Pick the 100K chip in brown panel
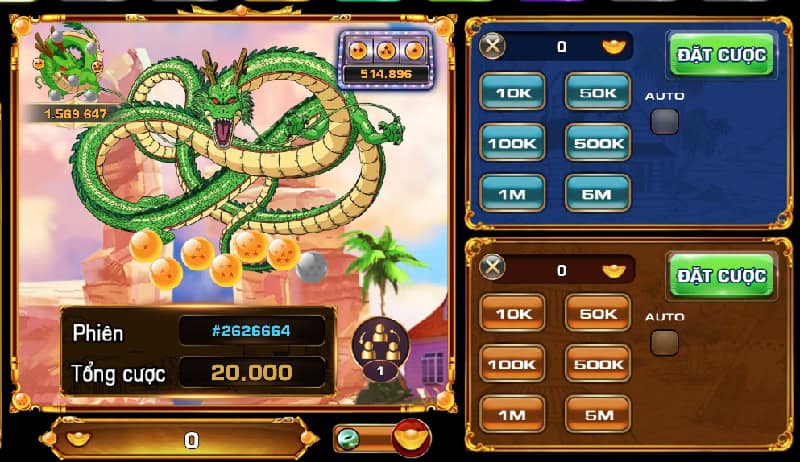 click(513, 364)
